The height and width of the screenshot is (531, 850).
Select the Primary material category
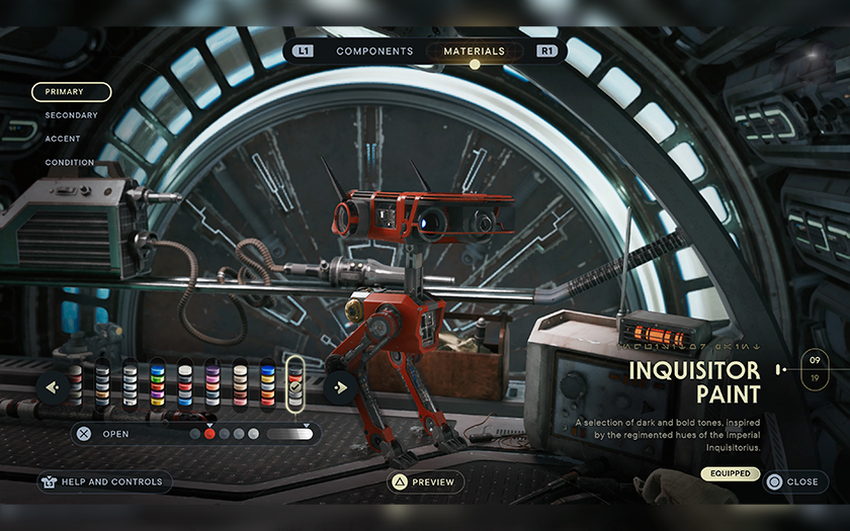(x=71, y=92)
